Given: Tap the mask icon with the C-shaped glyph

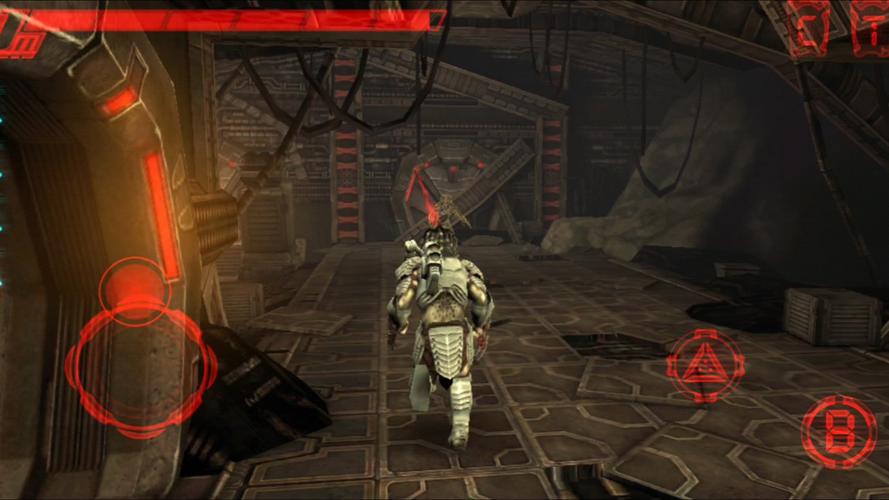Looking at the screenshot, I should [x=809, y=27].
